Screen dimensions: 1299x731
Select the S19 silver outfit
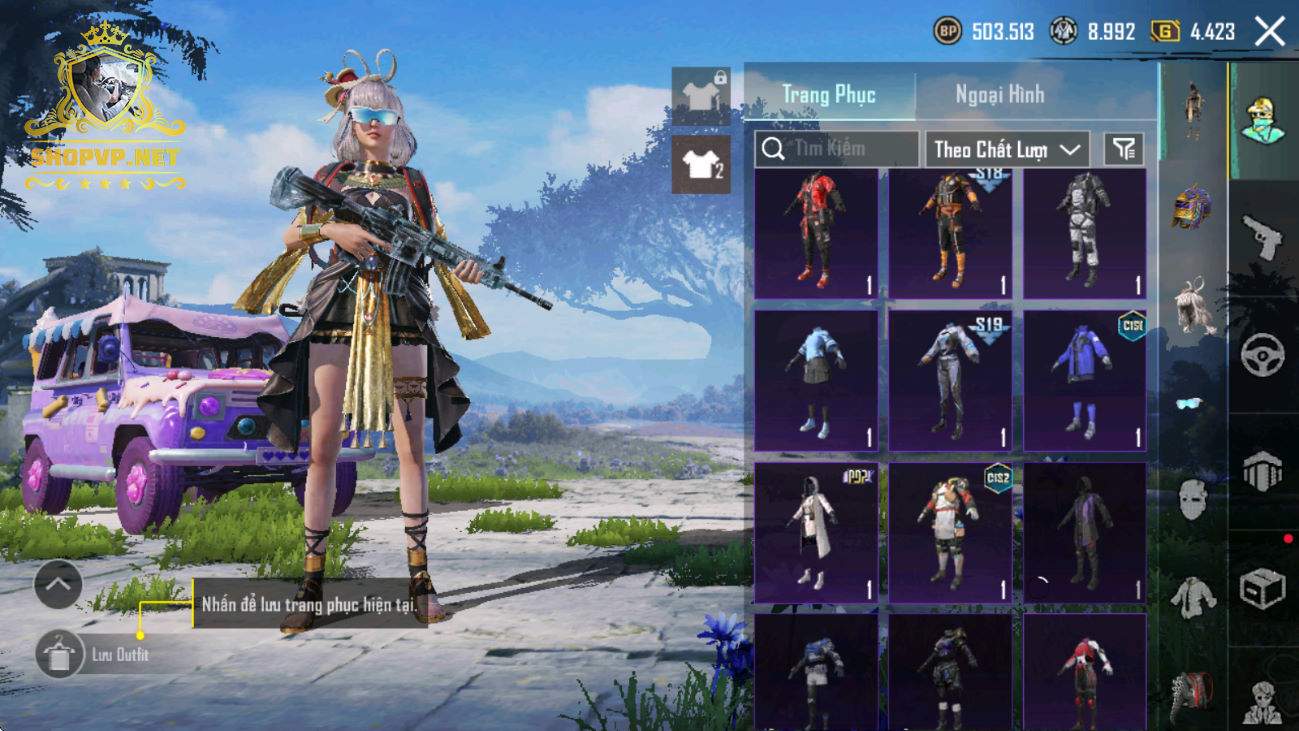[950, 381]
